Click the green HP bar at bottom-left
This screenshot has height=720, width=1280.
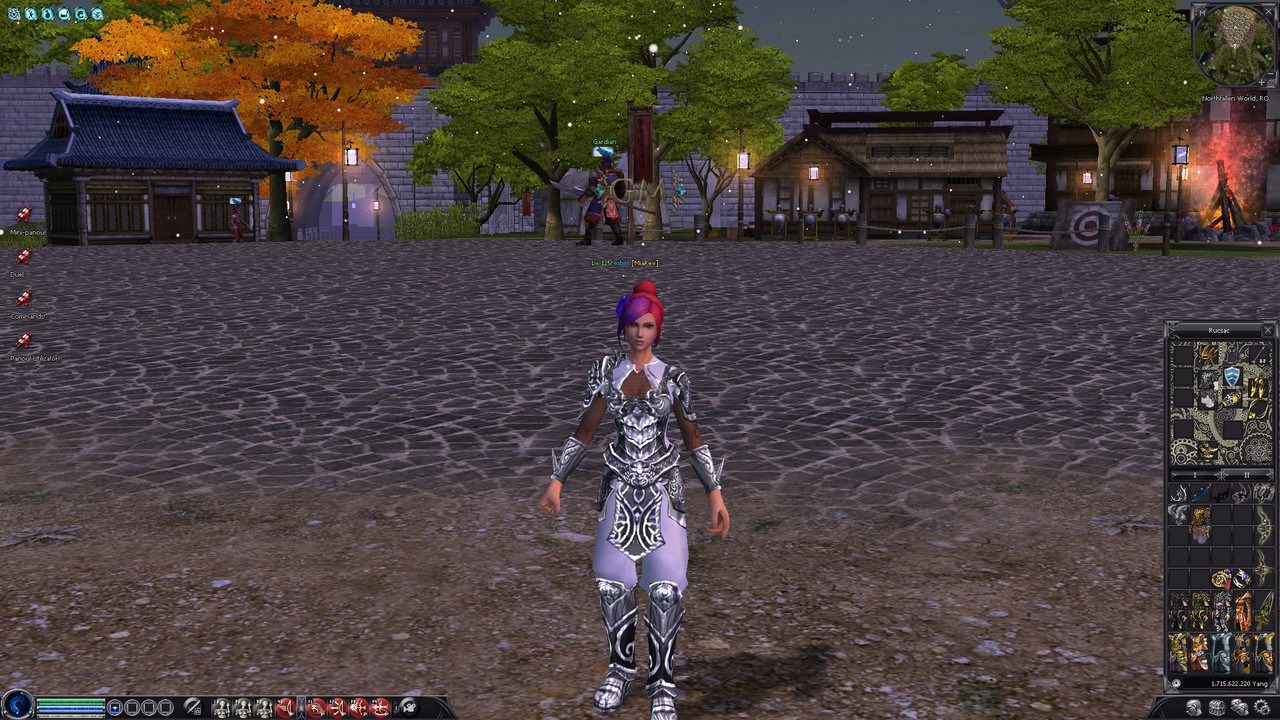tap(68, 699)
